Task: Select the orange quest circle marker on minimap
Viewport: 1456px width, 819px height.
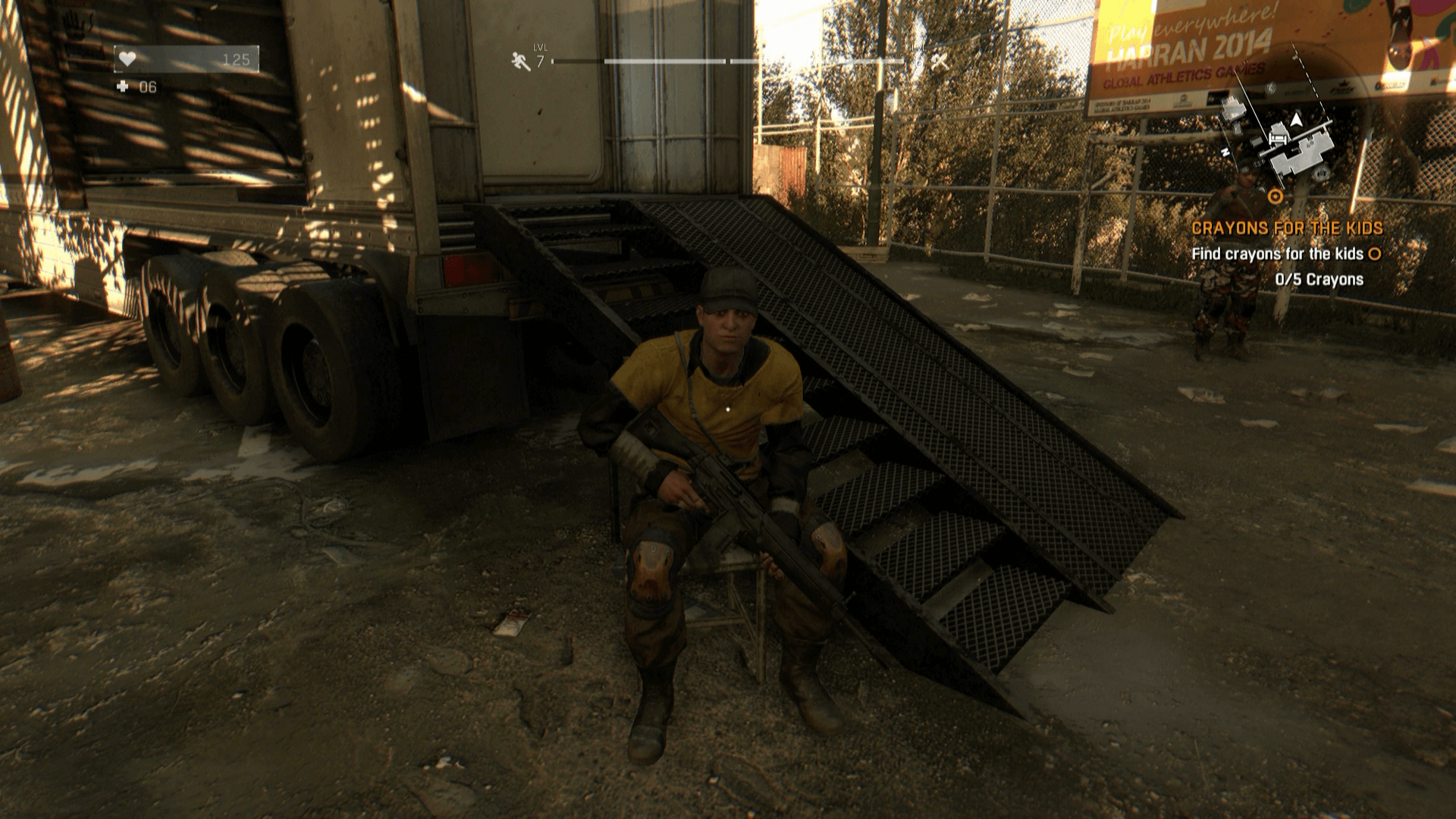Action: (1276, 196)
